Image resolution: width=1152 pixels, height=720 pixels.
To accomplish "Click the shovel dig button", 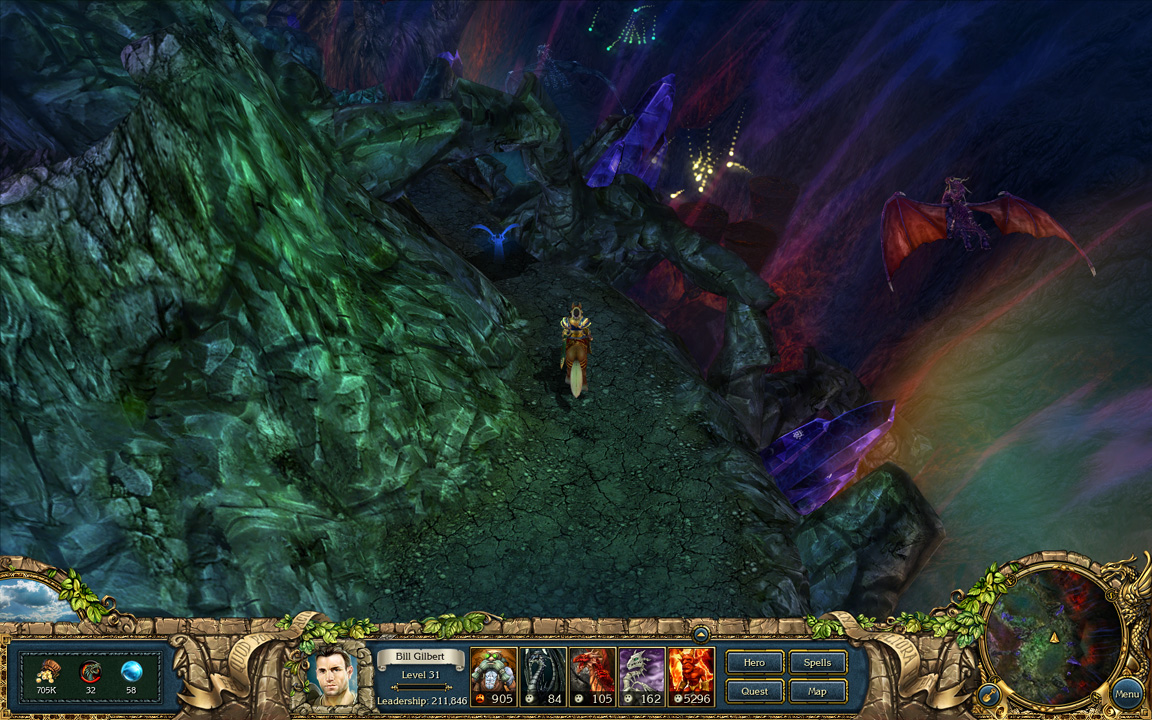I will click(x=987, y=693).
